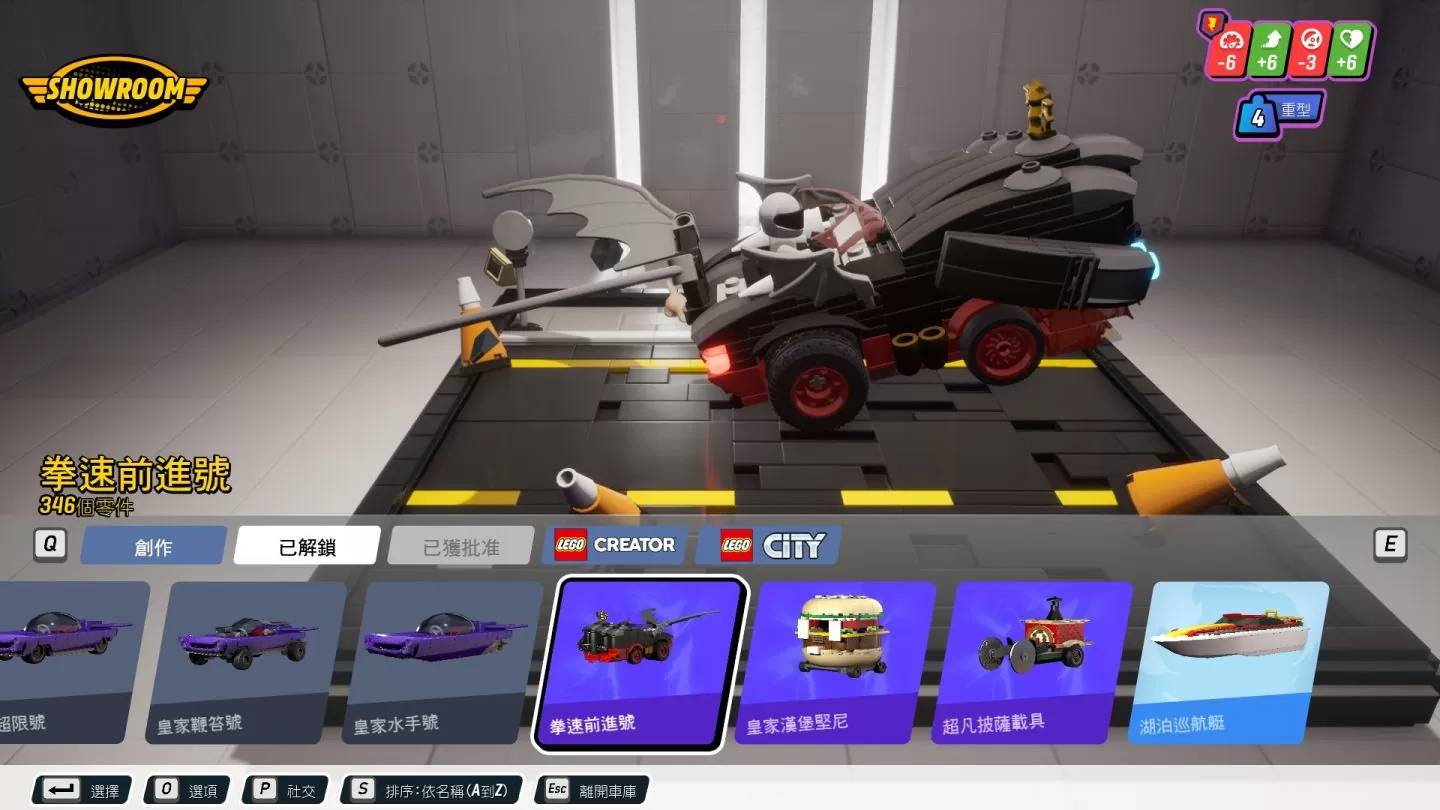Show the LEGO Creator vehicle category

615,545
